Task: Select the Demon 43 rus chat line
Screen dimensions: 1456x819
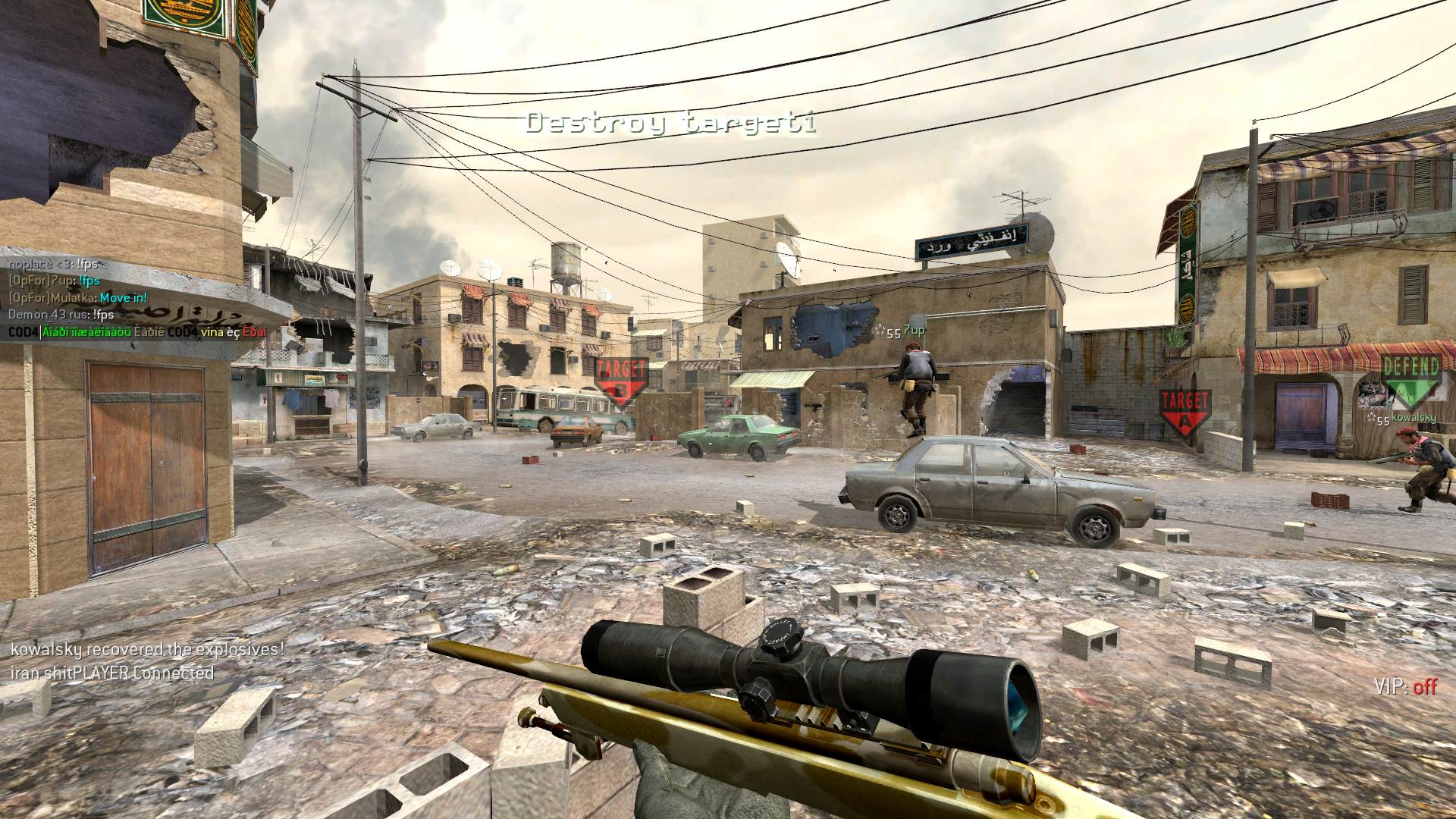Action: point(61,314)
